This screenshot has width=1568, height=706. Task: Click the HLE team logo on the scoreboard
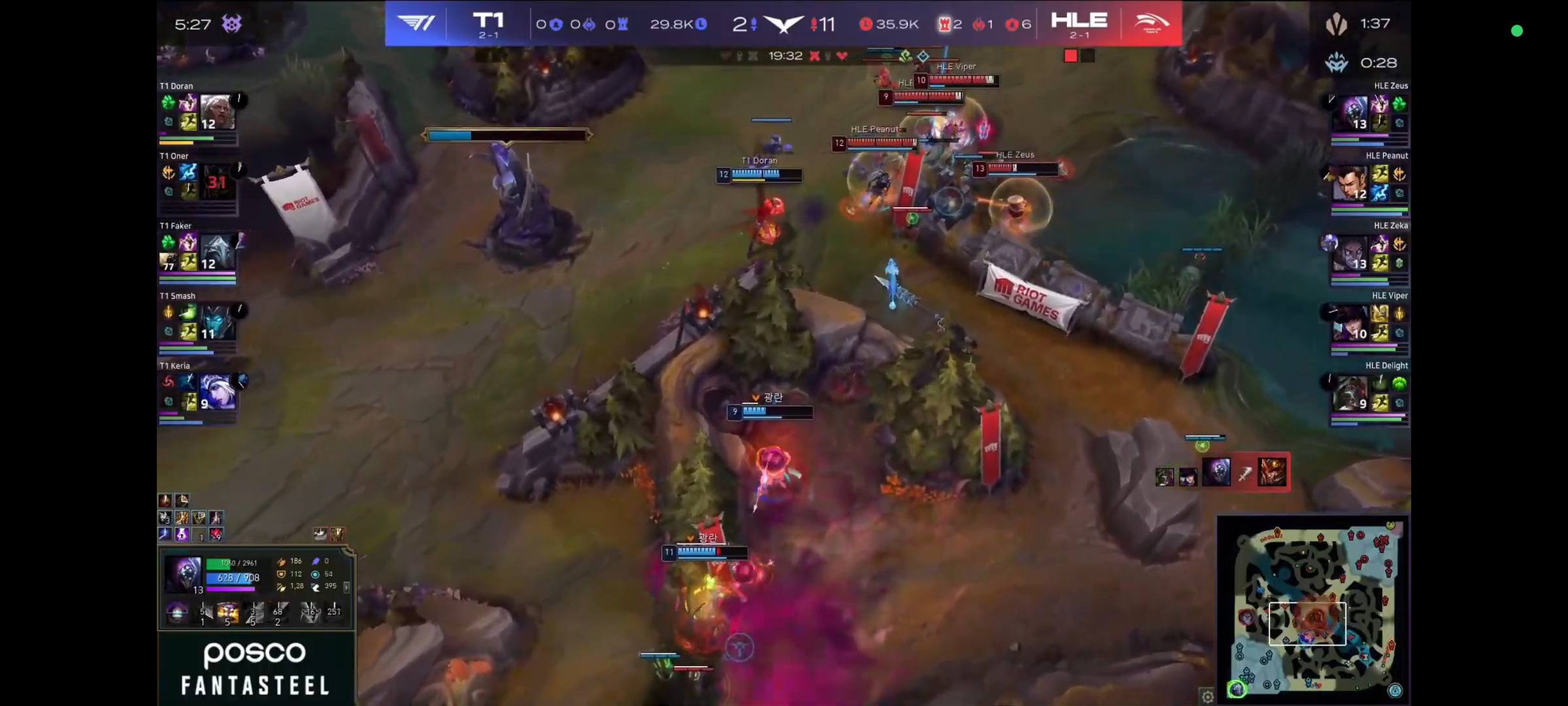click(1151, 24)
